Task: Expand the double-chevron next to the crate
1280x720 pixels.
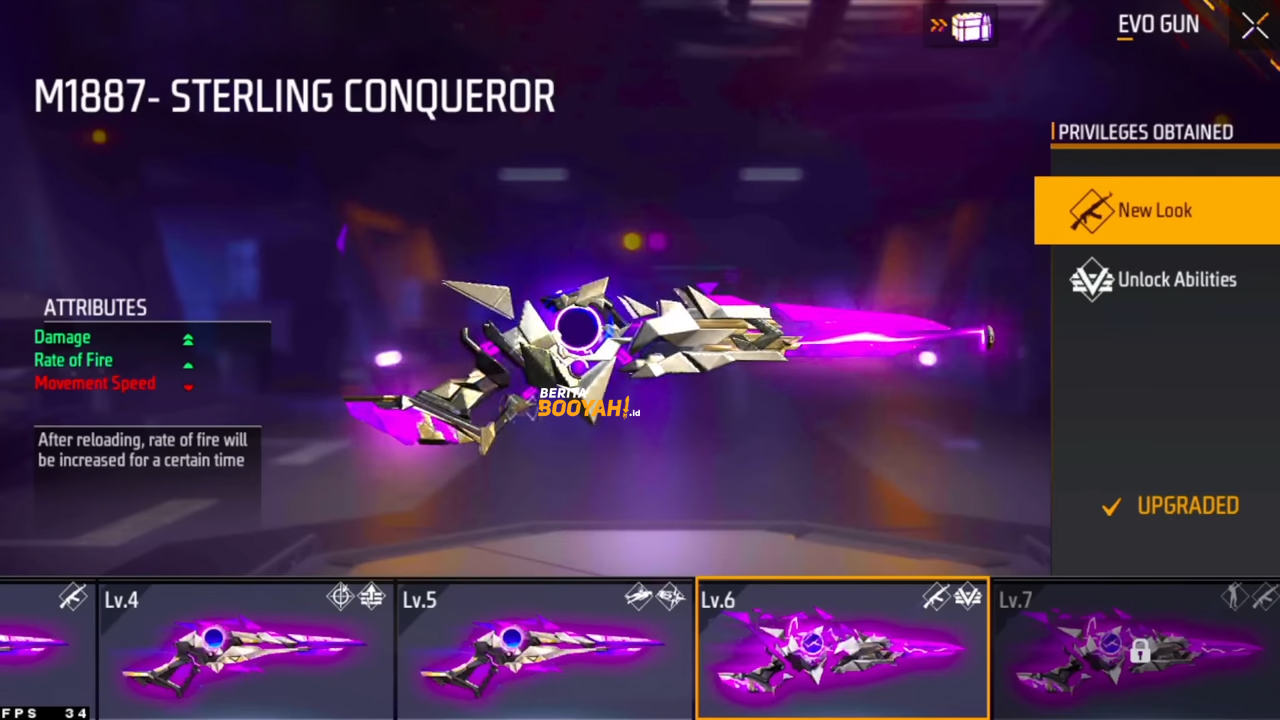Action: (937, 26)
